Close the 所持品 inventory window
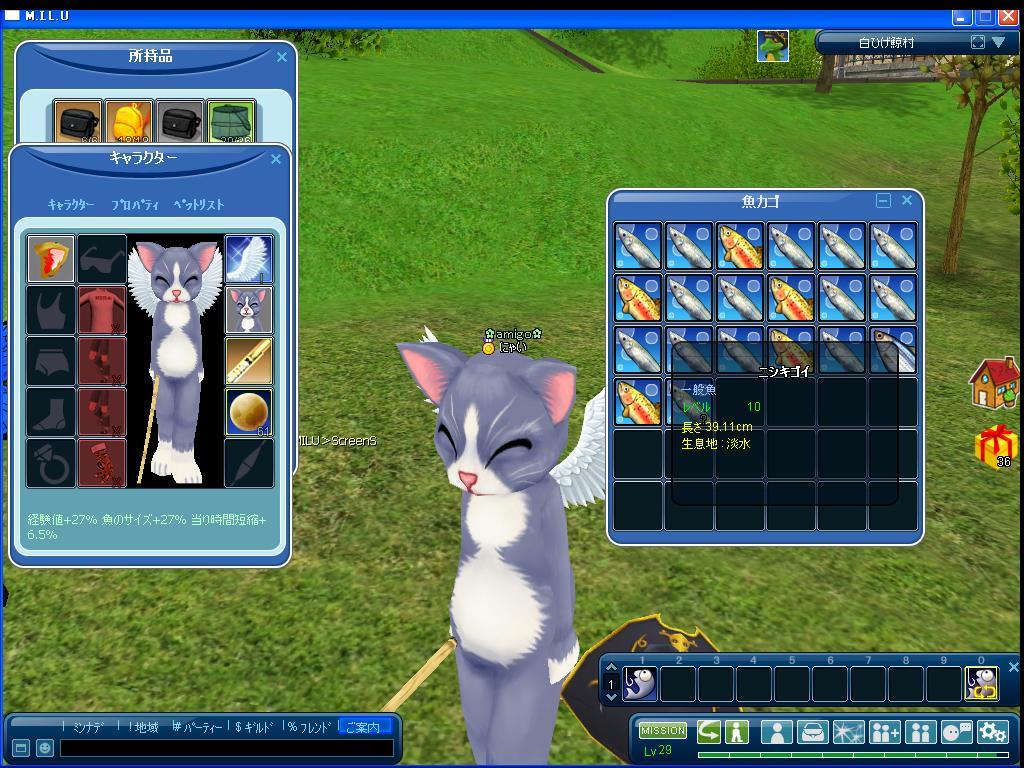The width and height of the screenshot is (1024, 768). [x=282, y=57]
